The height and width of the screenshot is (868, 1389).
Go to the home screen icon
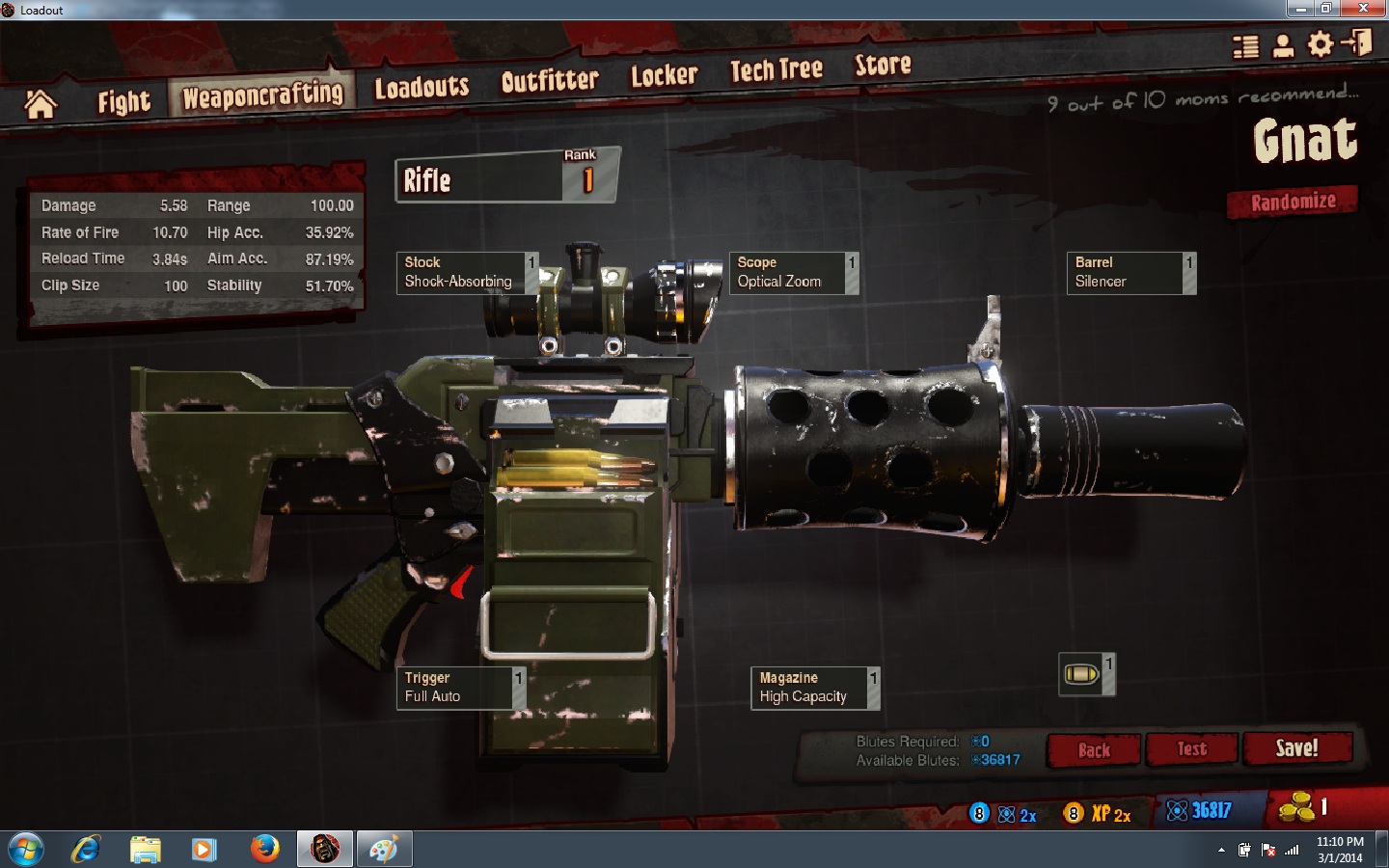point(41,104)
